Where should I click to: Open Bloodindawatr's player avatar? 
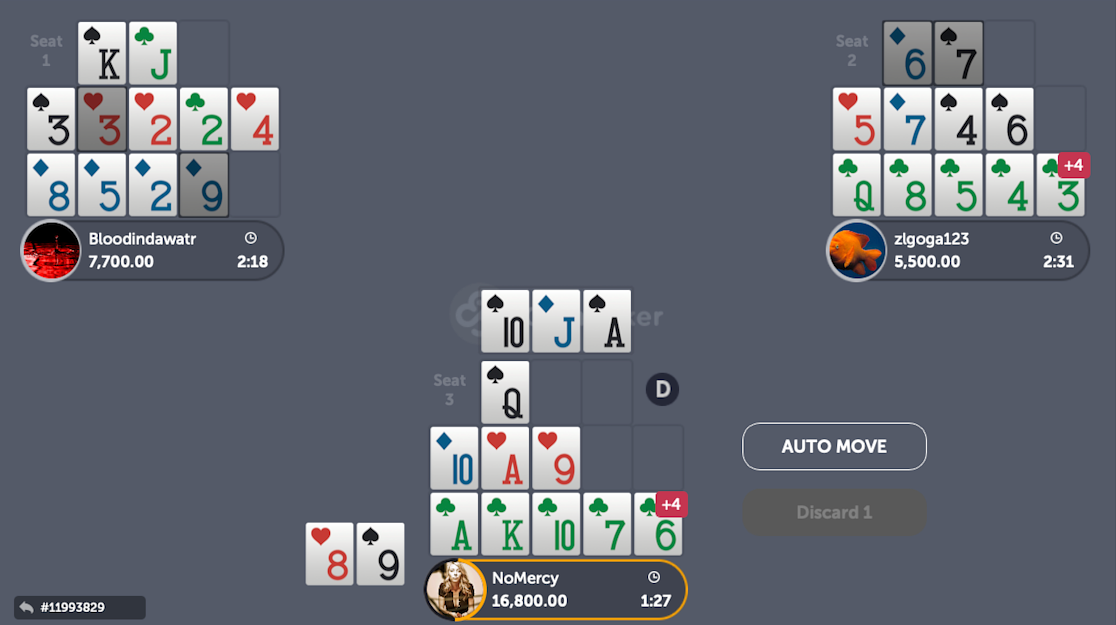point(51,251)
